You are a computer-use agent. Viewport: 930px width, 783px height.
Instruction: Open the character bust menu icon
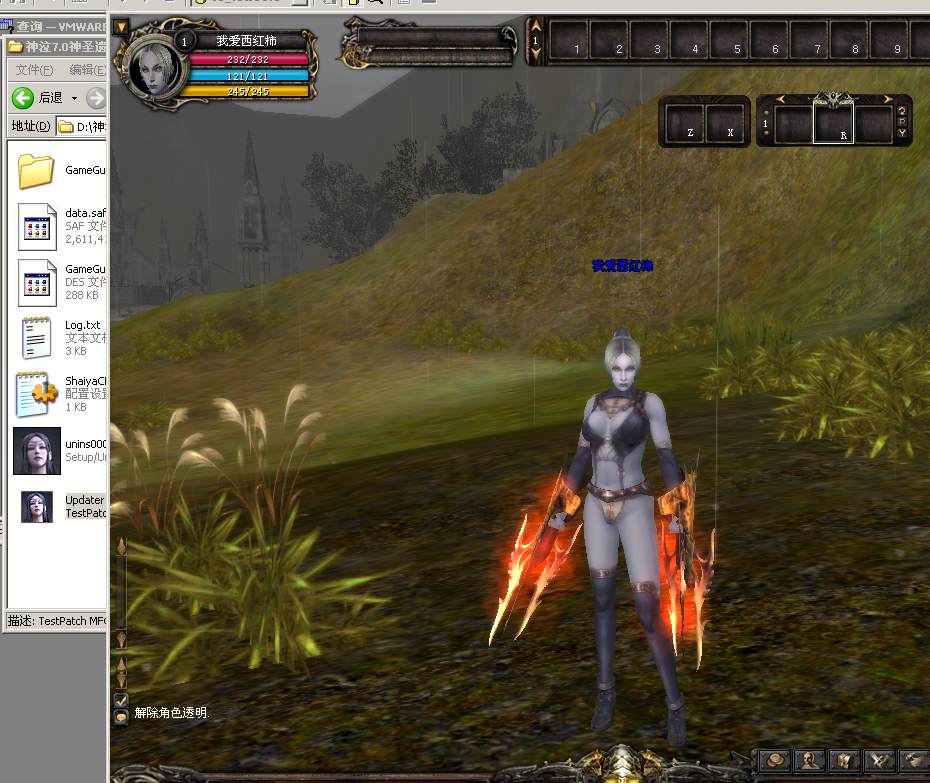pos(809,761)
